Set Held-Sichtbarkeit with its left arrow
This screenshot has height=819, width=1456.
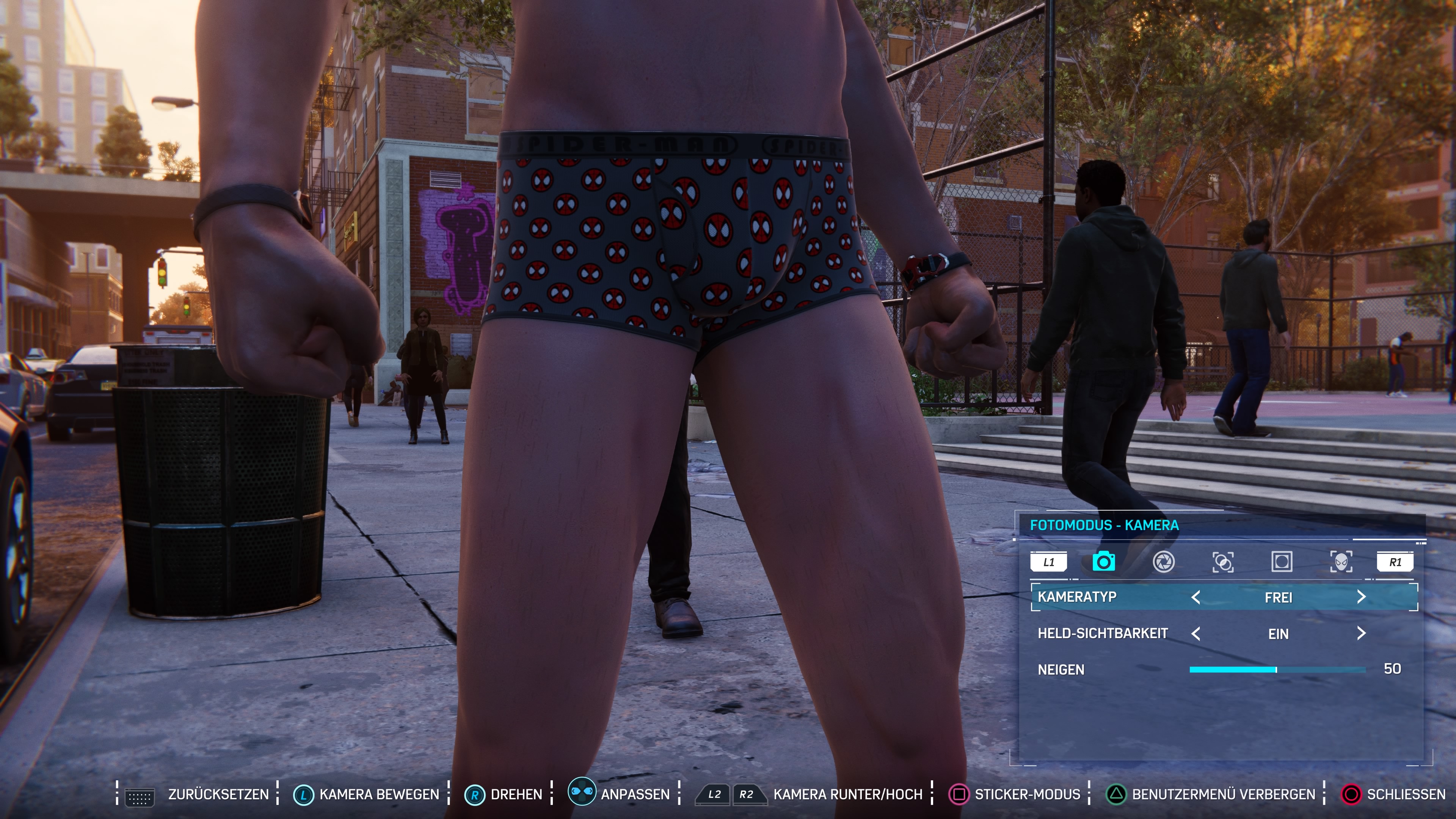[x=1196, y=634]
